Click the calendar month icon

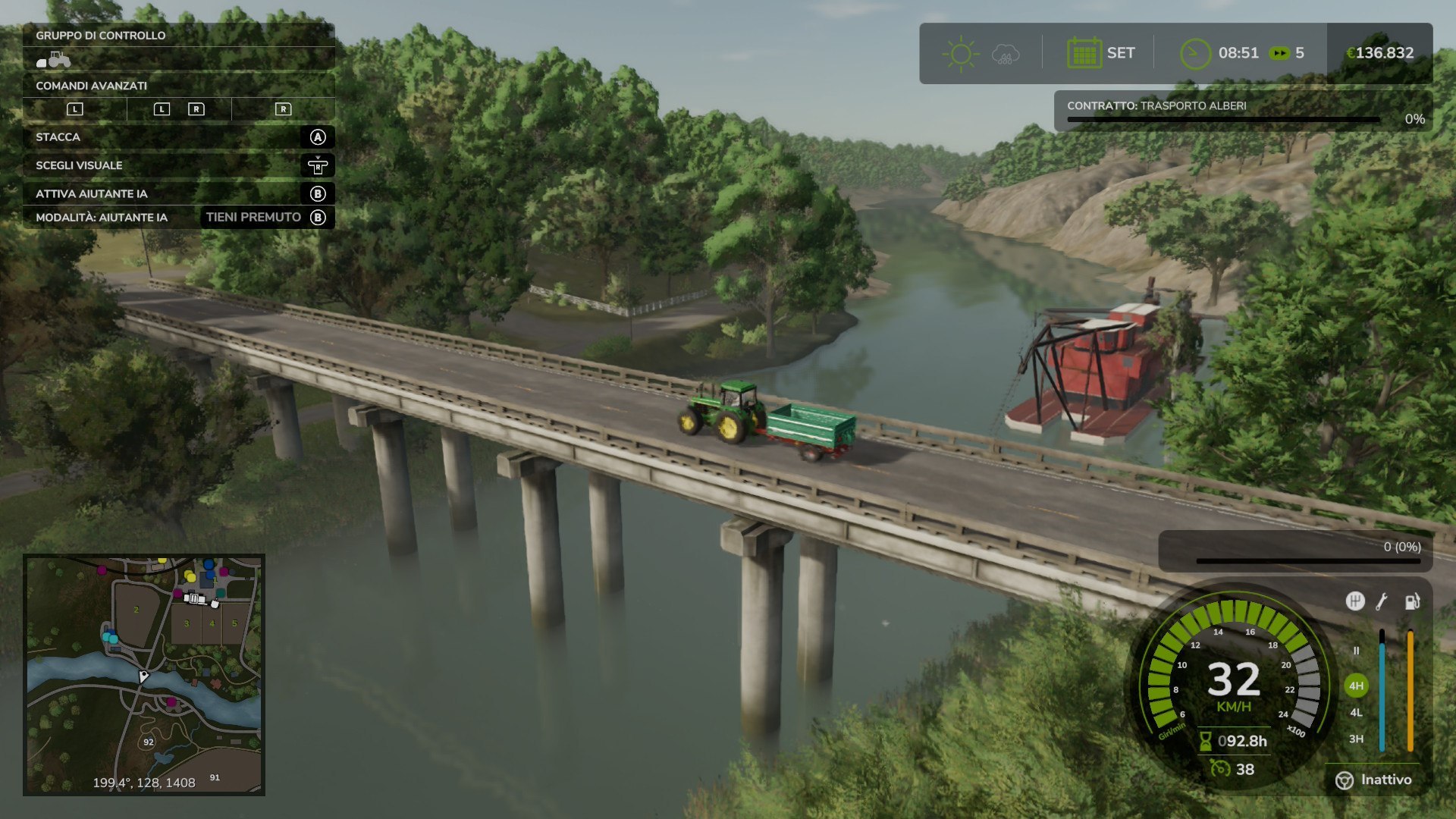[x=1084, y=53]
